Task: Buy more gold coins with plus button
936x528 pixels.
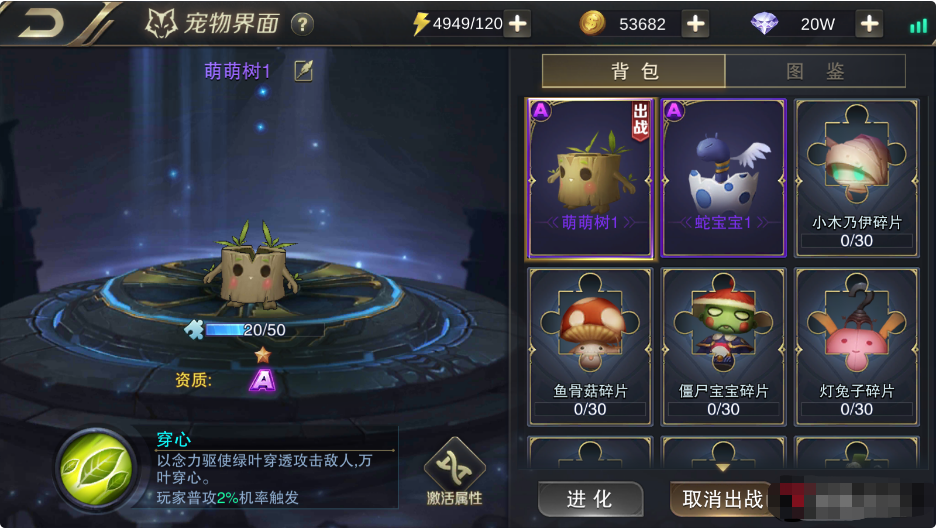Action: [694, 24]
